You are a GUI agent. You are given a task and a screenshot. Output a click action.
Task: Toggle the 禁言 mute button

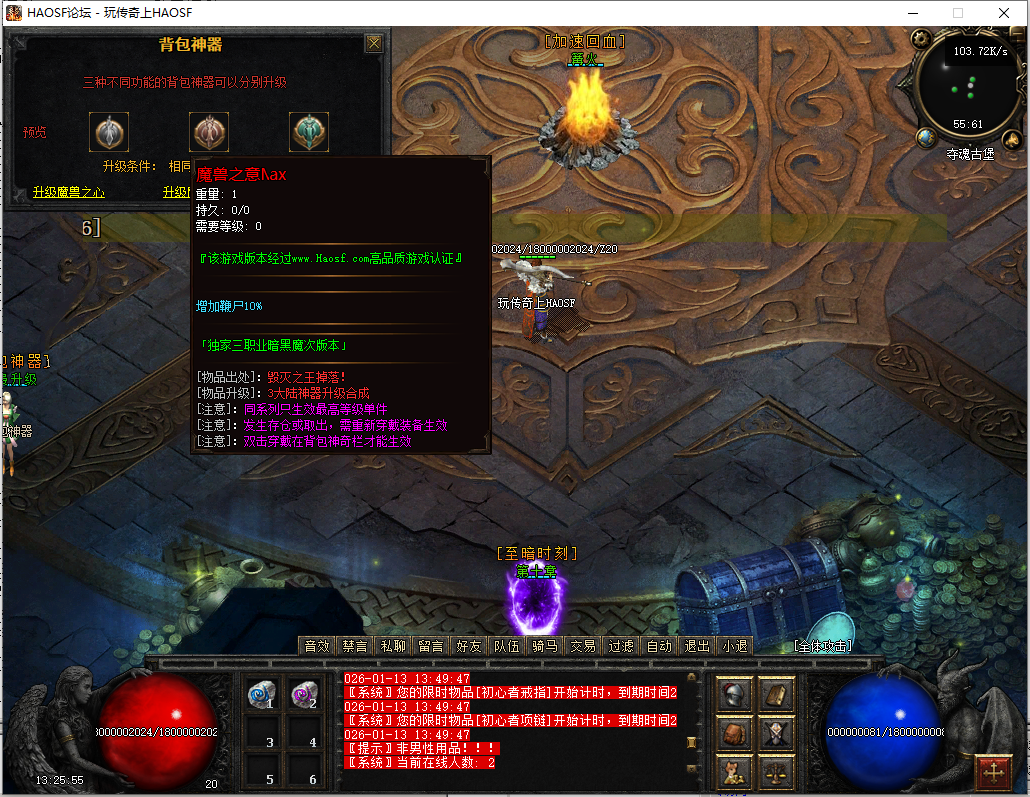point(355,646)
